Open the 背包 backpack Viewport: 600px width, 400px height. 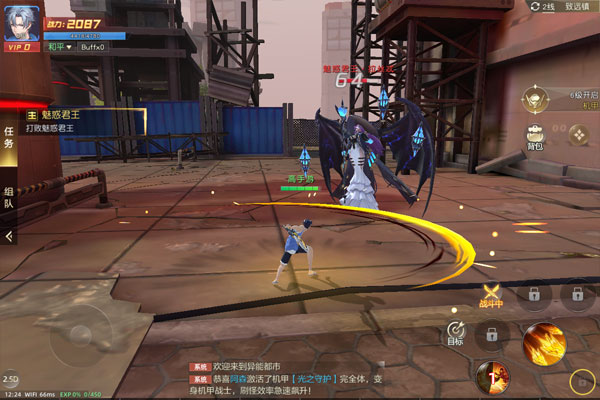536,136
